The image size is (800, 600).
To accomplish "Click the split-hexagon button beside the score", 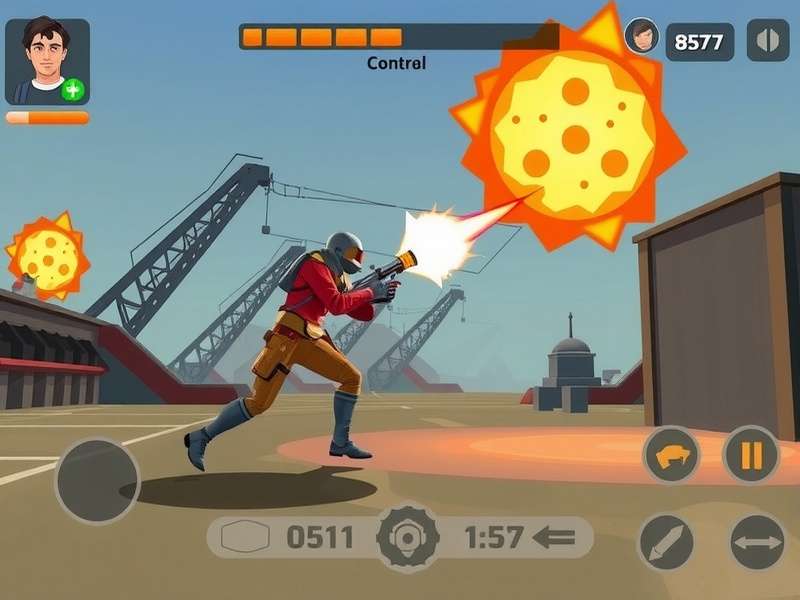I will click(x=767, y=41).
